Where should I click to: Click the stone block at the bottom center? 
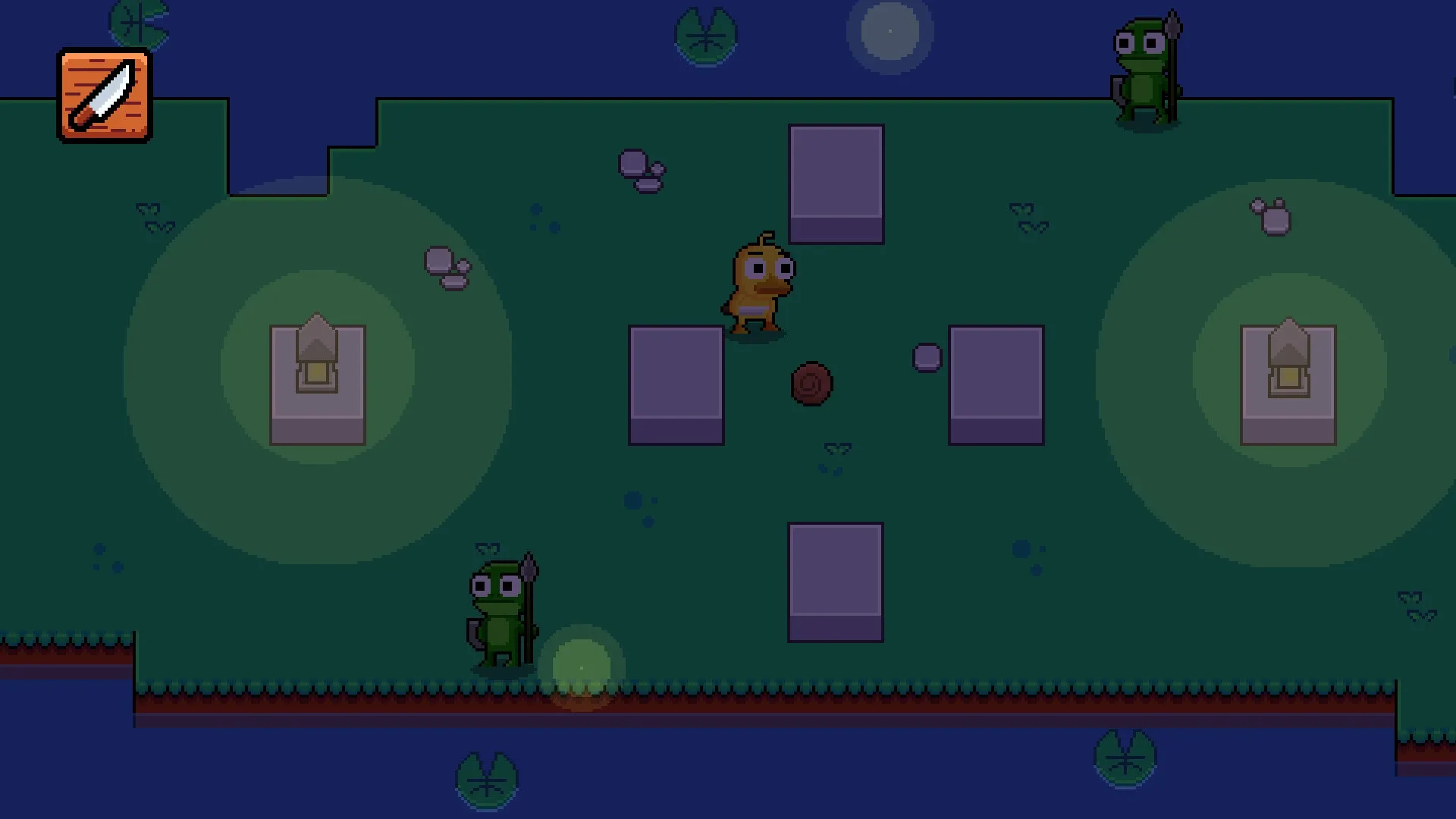click(x=834, y=580)
